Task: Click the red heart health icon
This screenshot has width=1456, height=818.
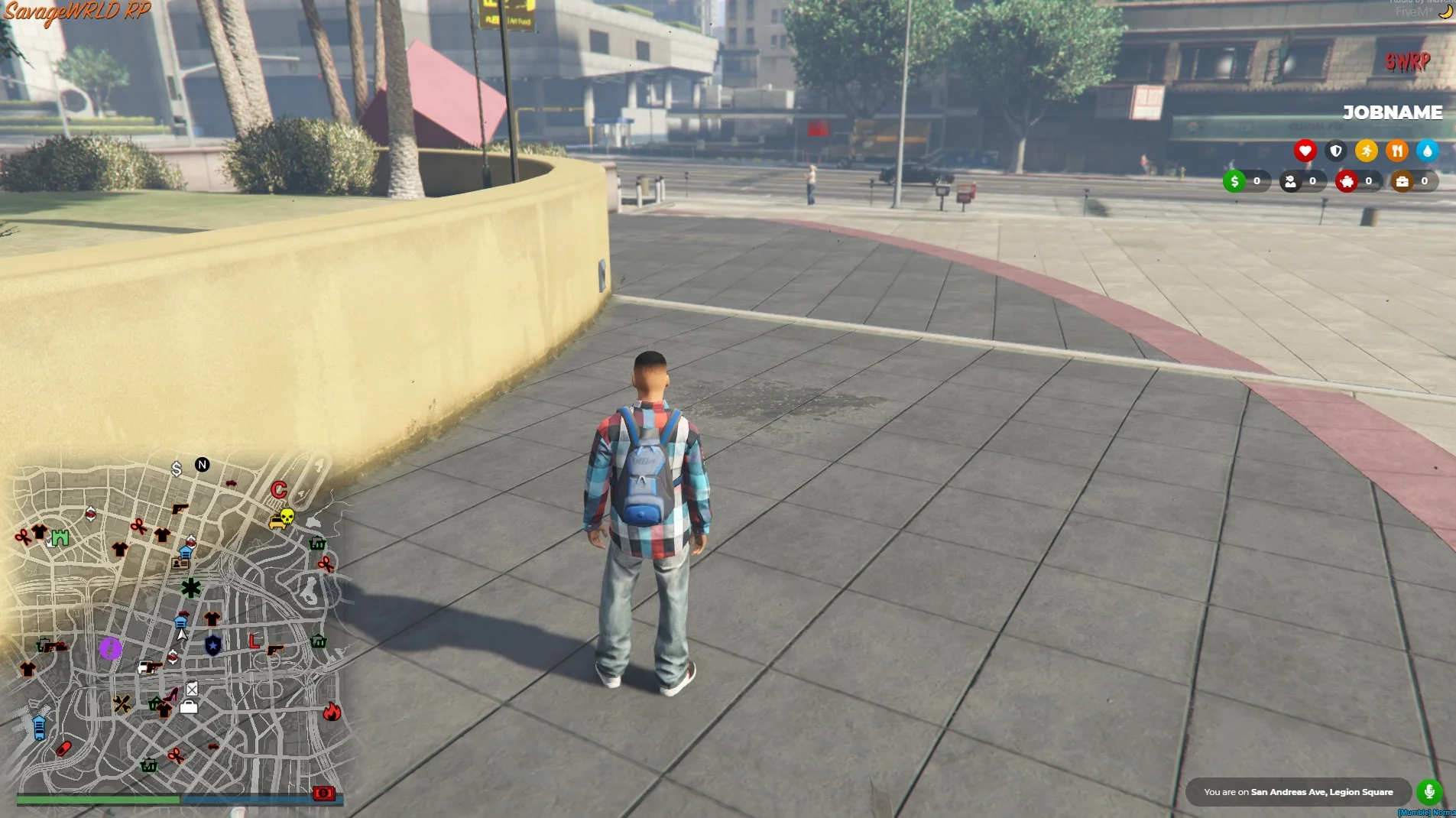Action: tap(1305, 151)
